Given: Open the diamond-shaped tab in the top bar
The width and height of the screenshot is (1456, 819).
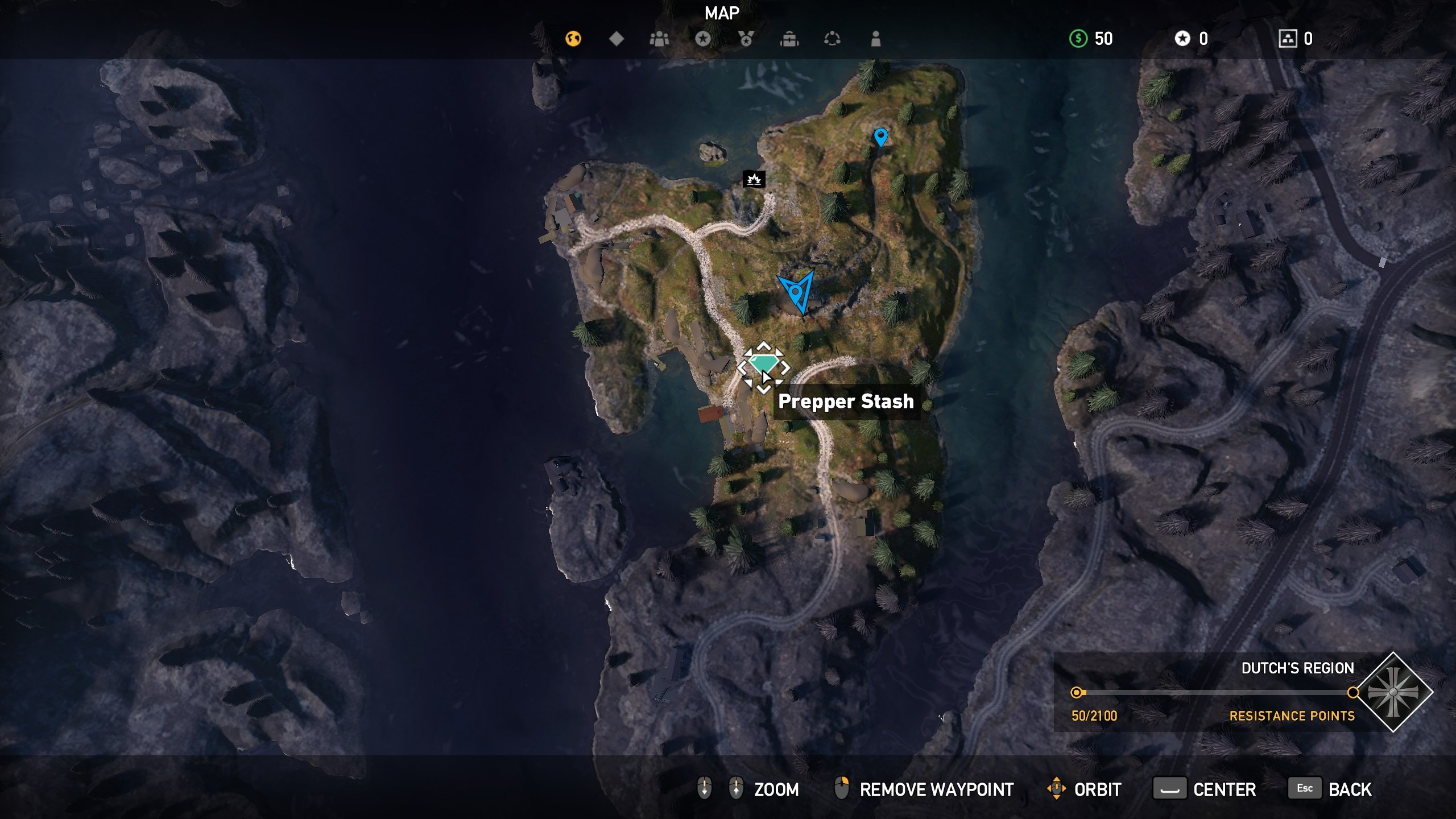Looking at the screenshot, I should click(617, 39).
